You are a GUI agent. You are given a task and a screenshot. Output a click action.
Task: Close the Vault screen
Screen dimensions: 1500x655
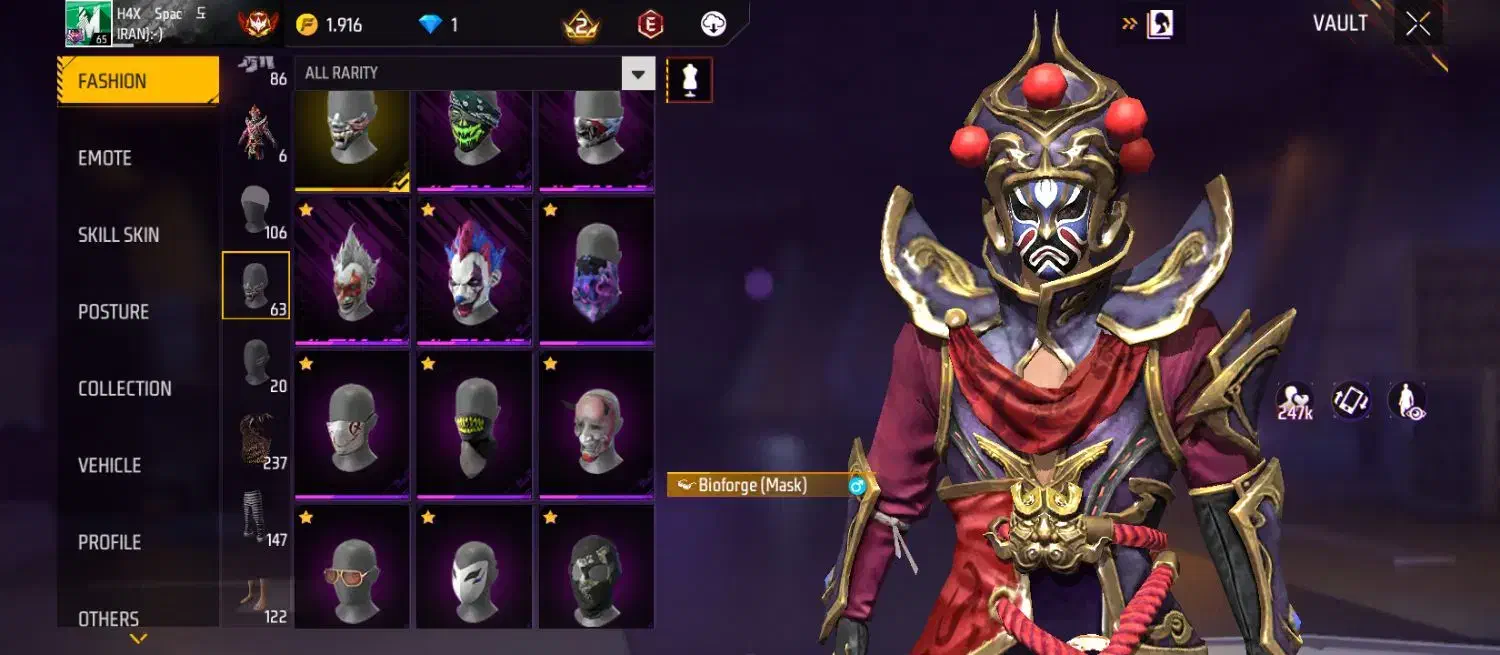[x=1418, y=24]
